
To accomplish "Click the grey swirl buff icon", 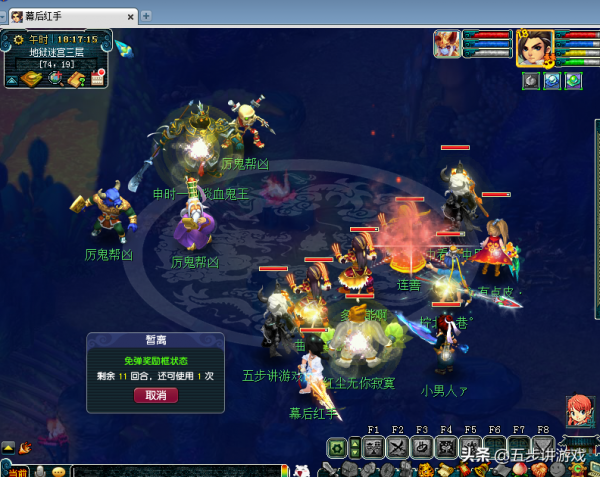I will 530,81.
